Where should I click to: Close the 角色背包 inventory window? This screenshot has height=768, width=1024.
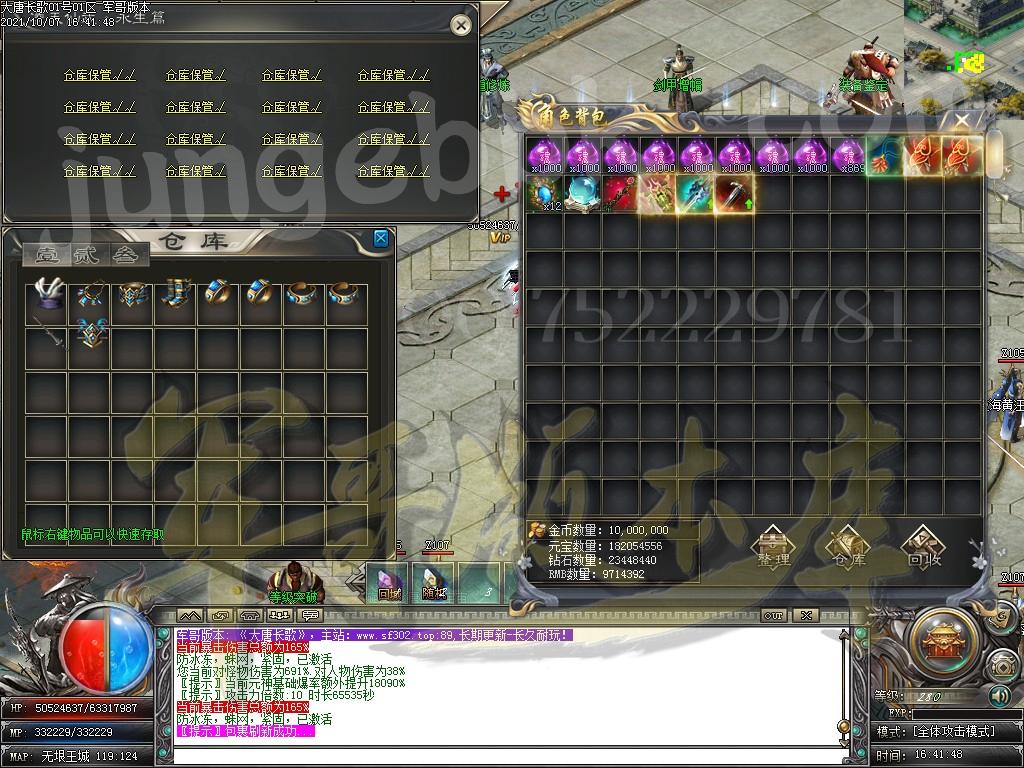pyautogui.click(x=962, y=122)
